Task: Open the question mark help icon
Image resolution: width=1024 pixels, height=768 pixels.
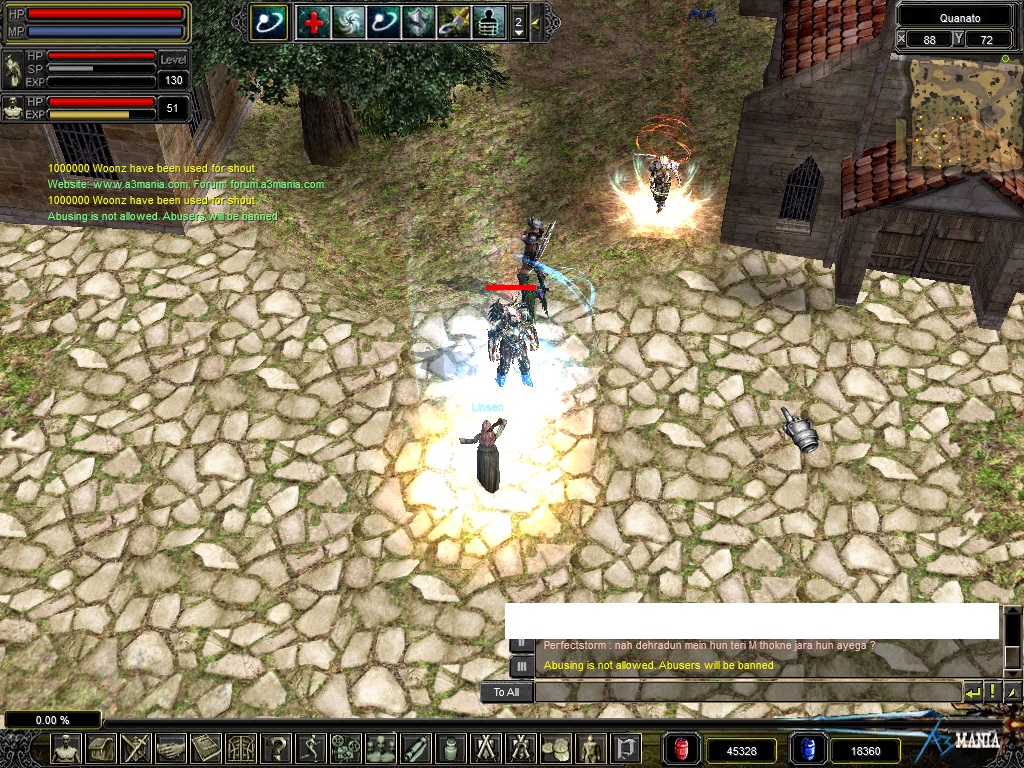Action: [x=276, y=748]
